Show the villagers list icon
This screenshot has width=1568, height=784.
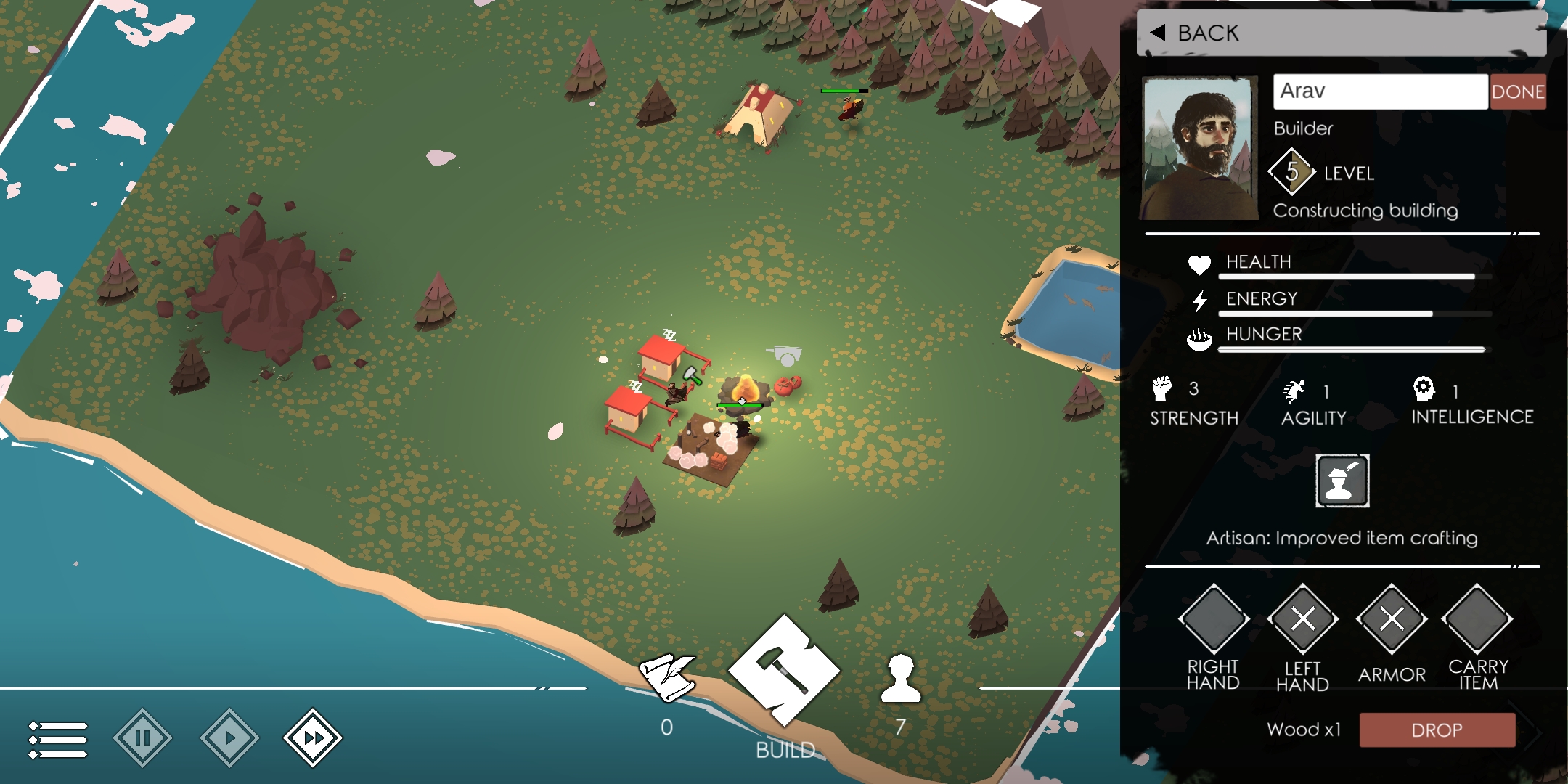pyautogui.click(x=901, y=679)
